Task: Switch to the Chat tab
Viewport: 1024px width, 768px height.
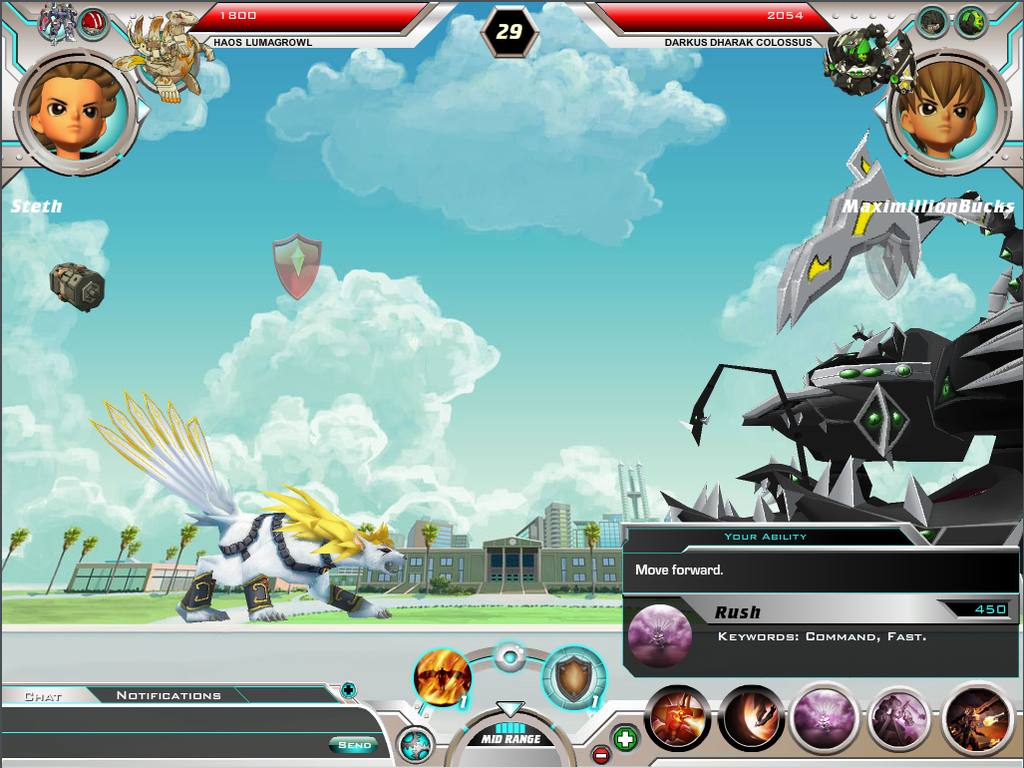Action: point(43,695)
